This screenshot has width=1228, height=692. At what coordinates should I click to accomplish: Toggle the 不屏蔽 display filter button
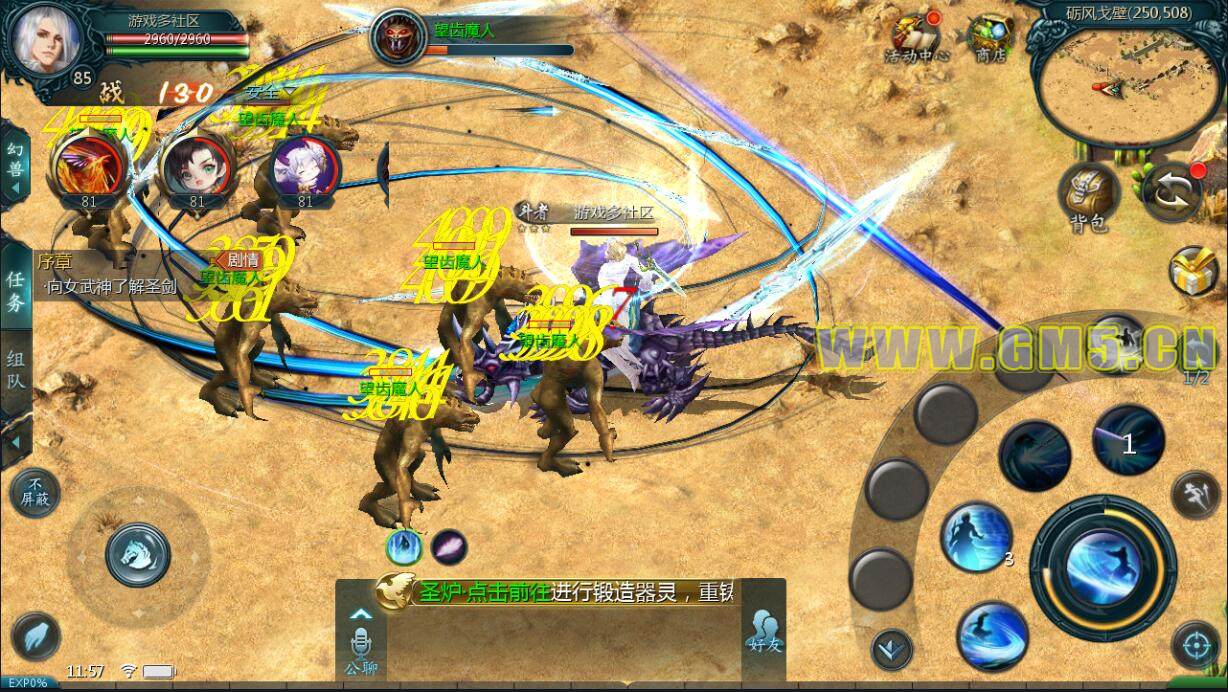[x=33, y=492]
